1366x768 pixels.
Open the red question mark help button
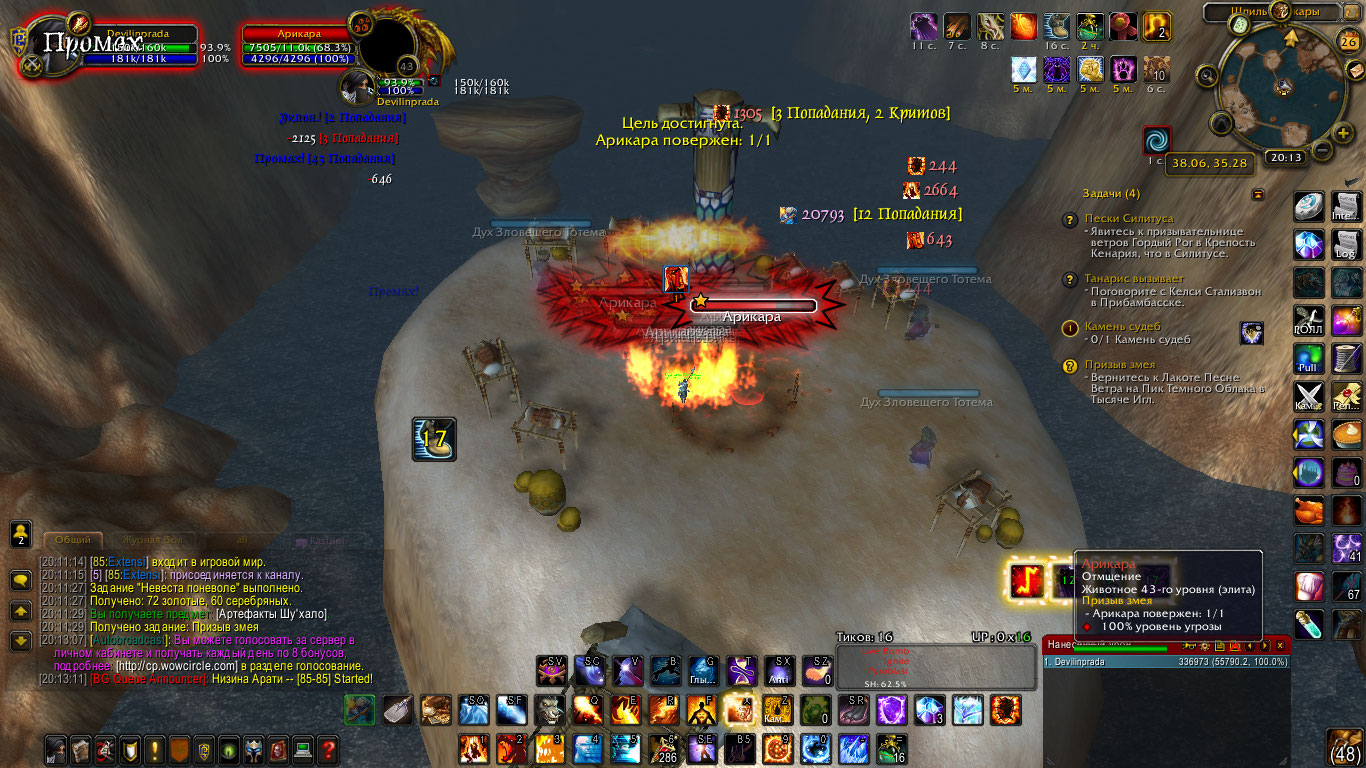[327, 749]
